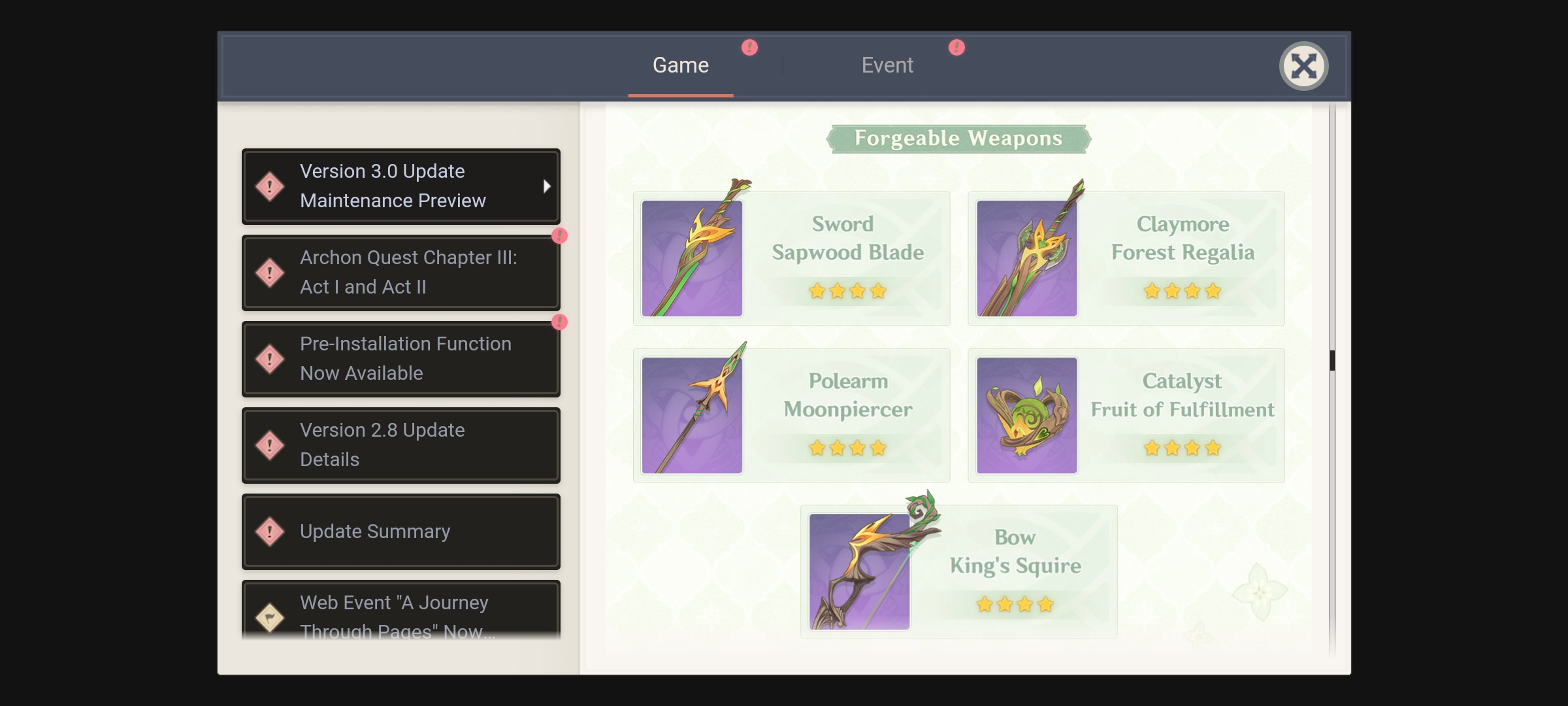Expand the Version 3.0 Update Maintenance Preview notice

point(400,186)
